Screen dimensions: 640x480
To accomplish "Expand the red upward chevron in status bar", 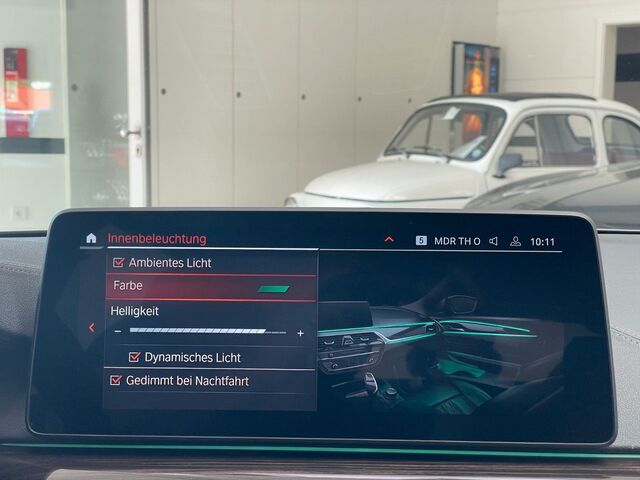I will coord(389,240).
